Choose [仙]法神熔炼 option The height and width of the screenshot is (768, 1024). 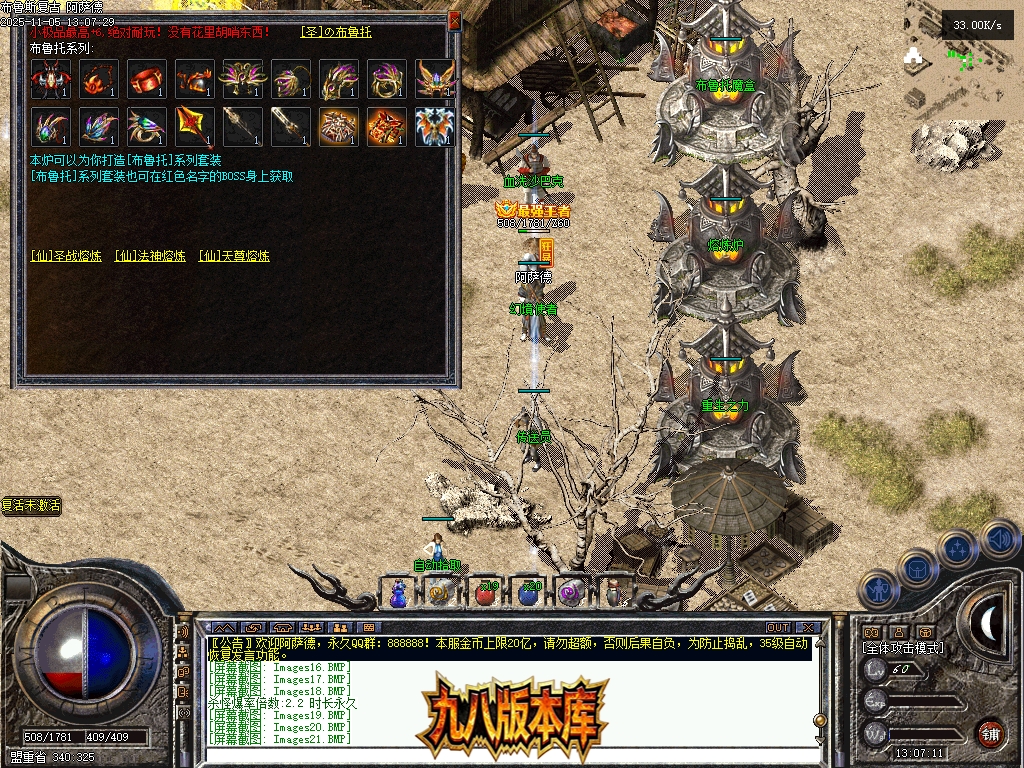pyautogui.click(x=150, y=256)
